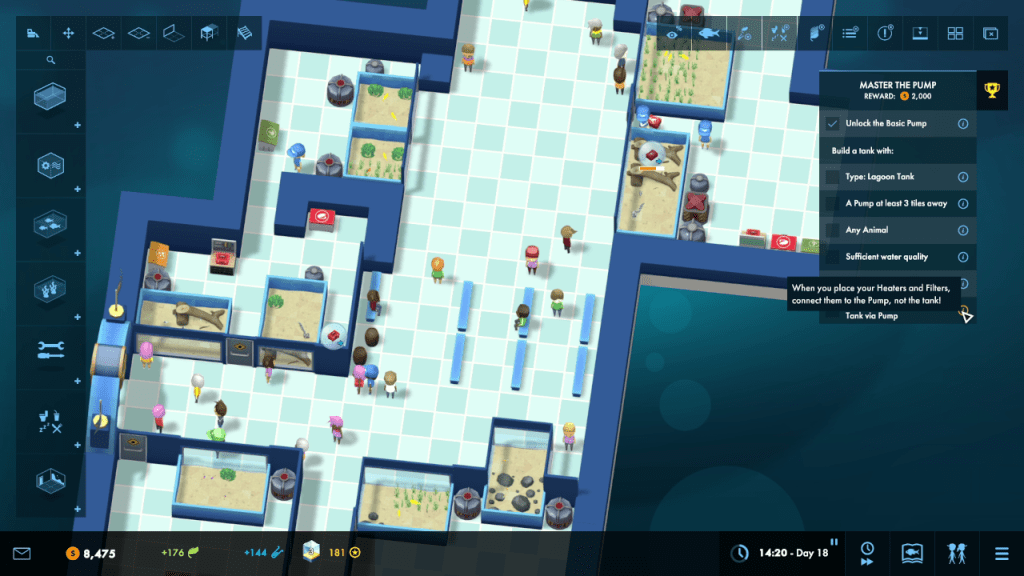
Task: Click the magnifying glass search button
Action: [x=50, y=60]
